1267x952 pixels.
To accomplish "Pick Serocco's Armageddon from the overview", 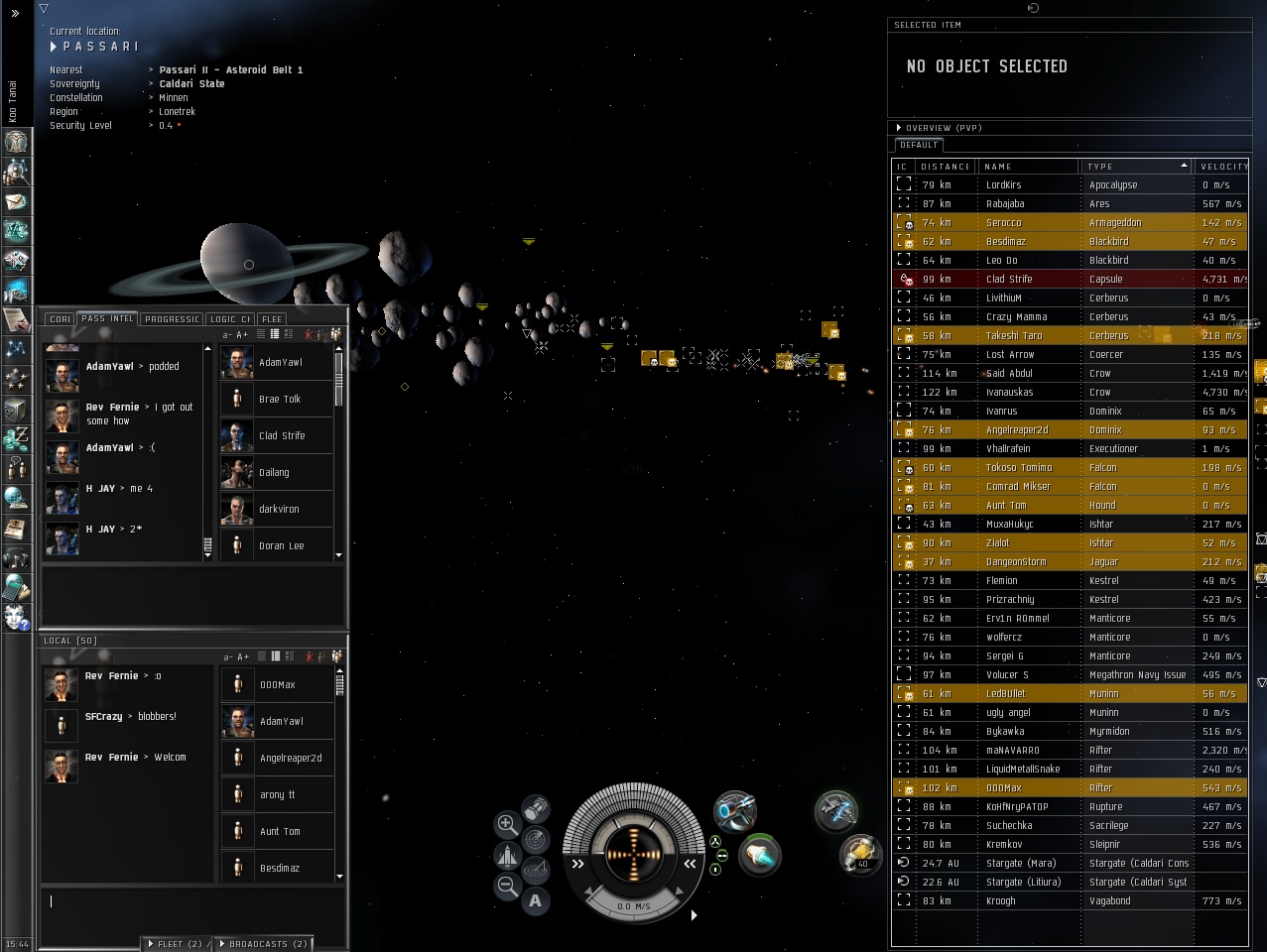I will [x=1003, y=223].
